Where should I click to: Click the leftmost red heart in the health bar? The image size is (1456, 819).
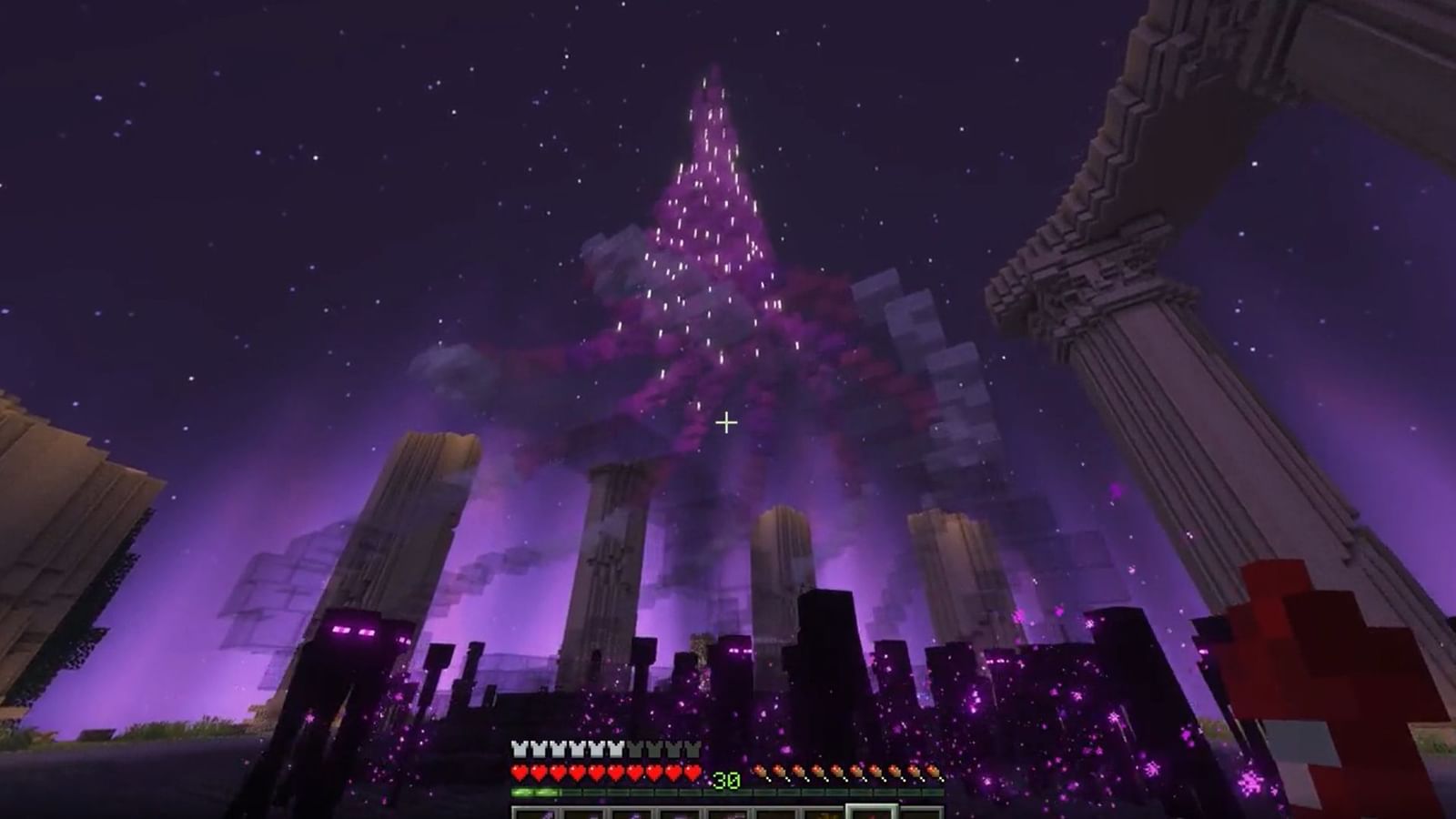[x=519, y=773]
